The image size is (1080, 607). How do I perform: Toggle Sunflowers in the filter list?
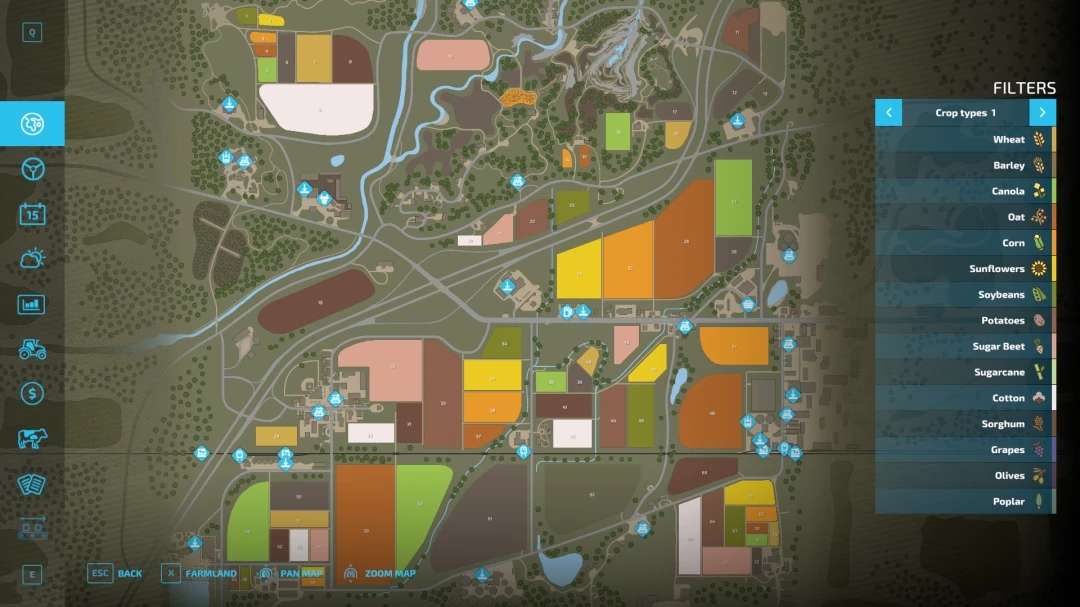965,269
